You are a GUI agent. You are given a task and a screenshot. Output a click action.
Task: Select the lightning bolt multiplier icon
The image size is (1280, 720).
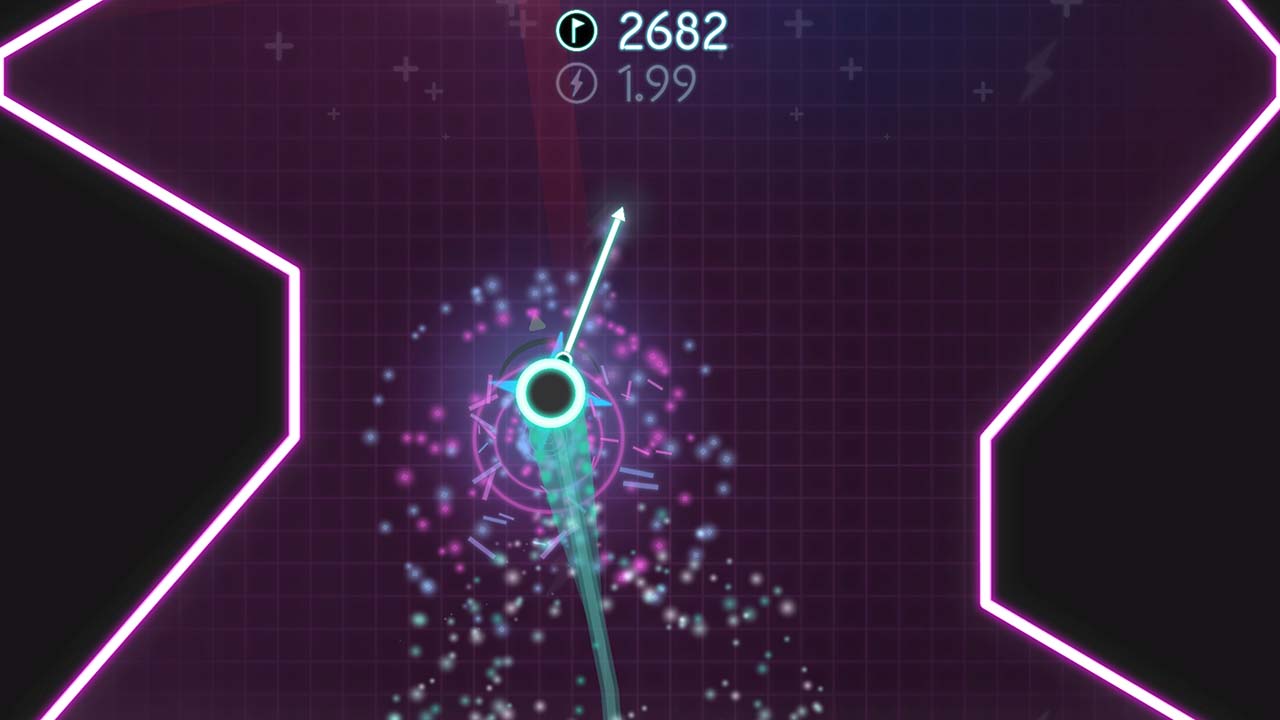tap(577, 81)
